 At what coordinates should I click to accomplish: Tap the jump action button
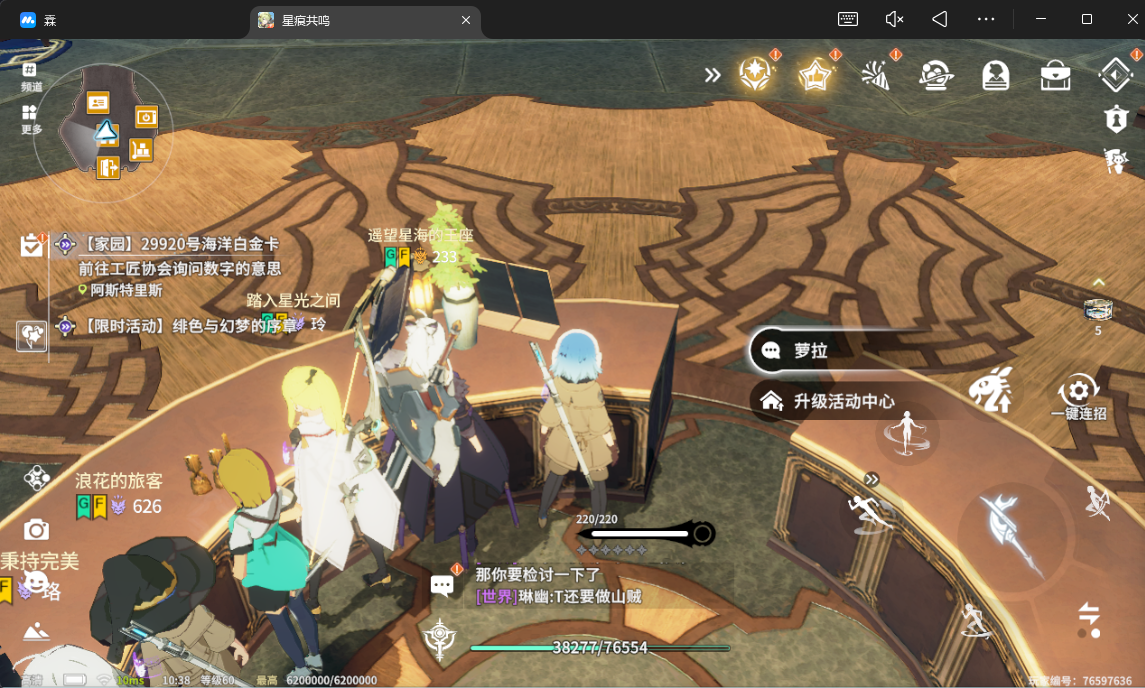pyautogui.click(x=908, y=434)
